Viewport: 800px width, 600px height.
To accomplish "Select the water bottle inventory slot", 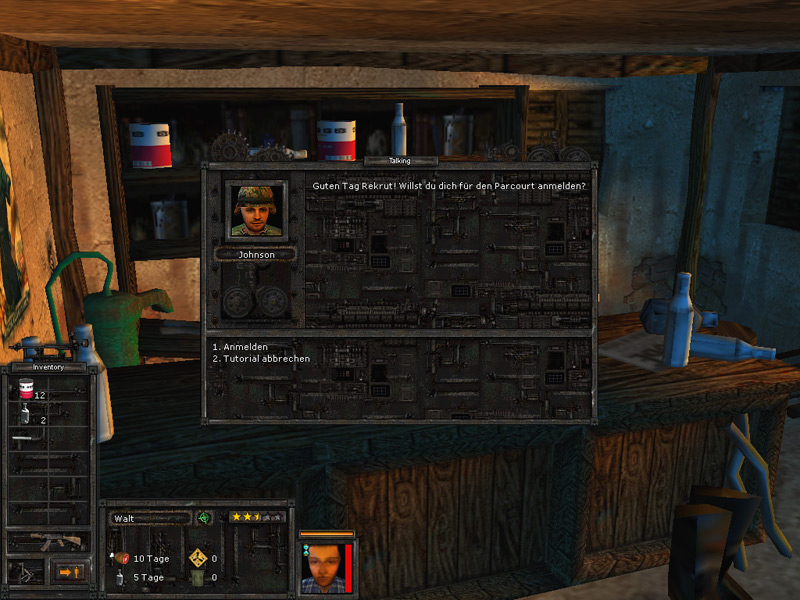I will [24, 417].
